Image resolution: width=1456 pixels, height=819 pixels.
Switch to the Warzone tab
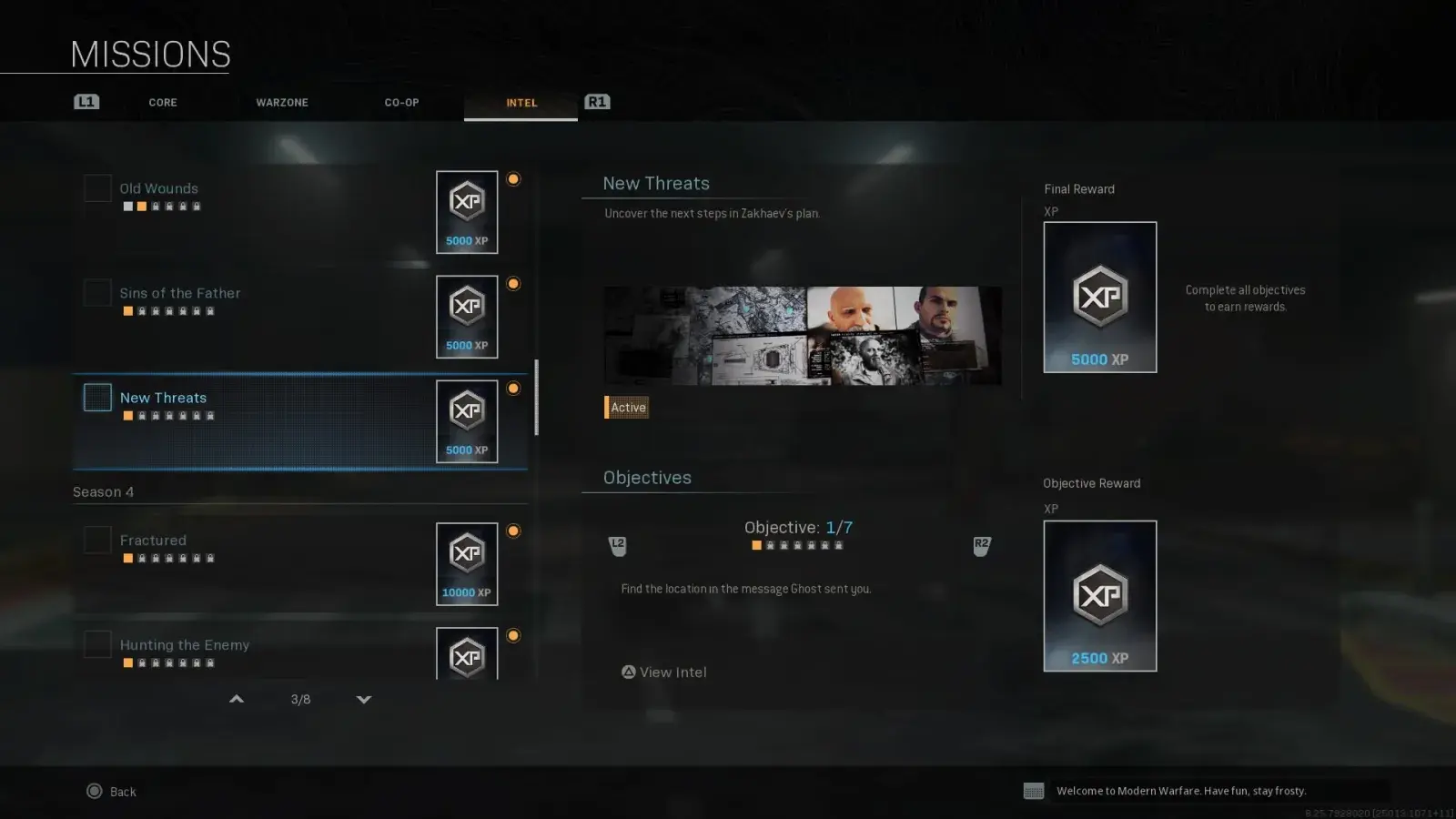tap(281, 102)
